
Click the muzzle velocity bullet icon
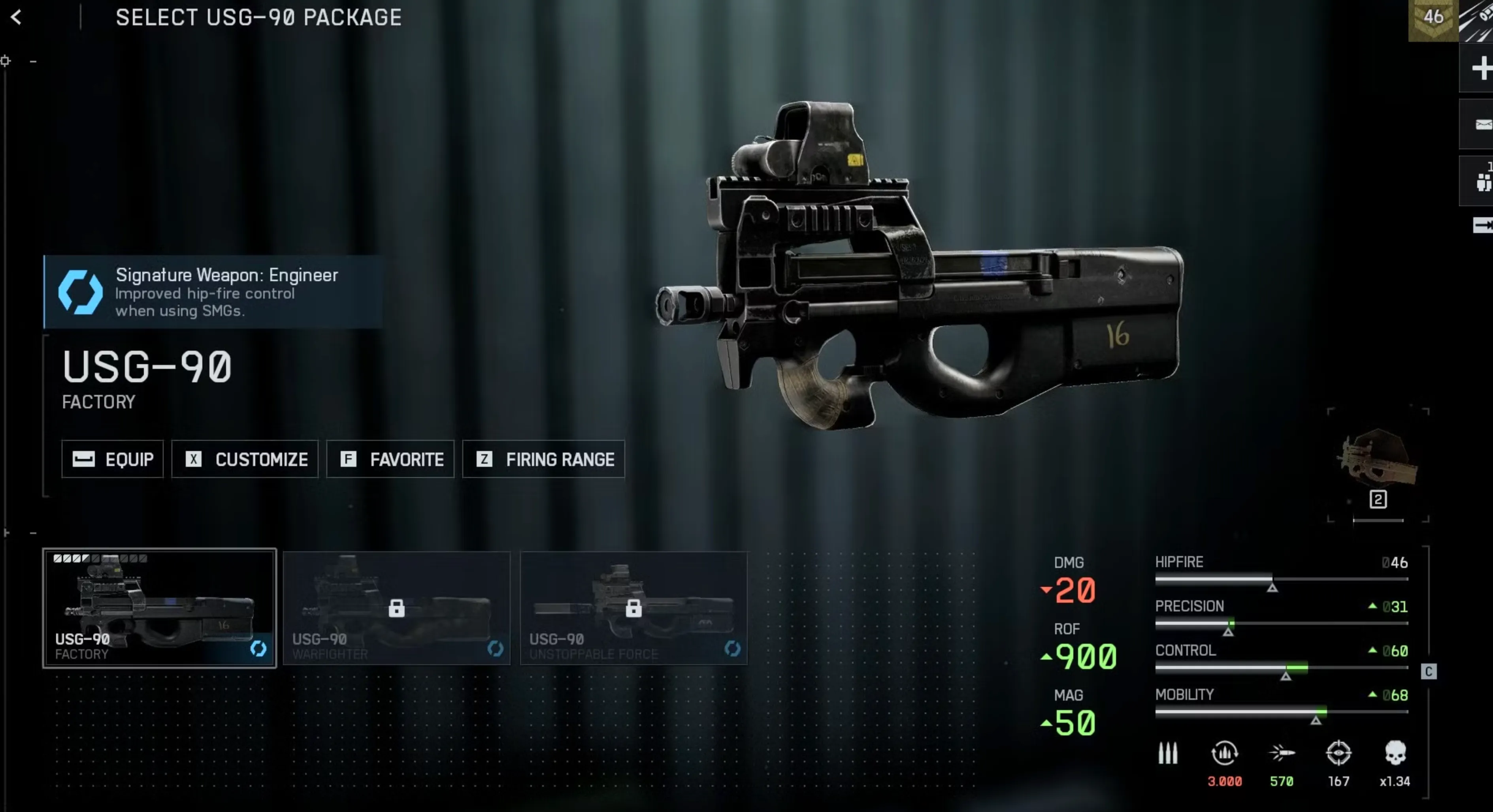coord(1283,753)
